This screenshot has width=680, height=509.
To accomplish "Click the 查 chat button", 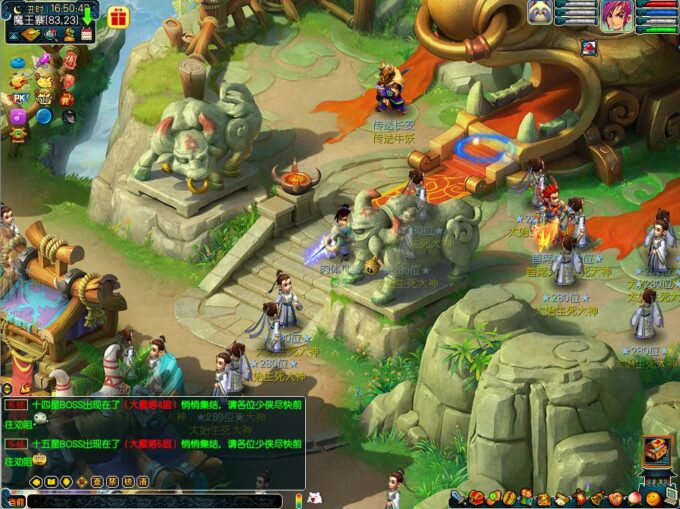I will click(x=97, y=481).
